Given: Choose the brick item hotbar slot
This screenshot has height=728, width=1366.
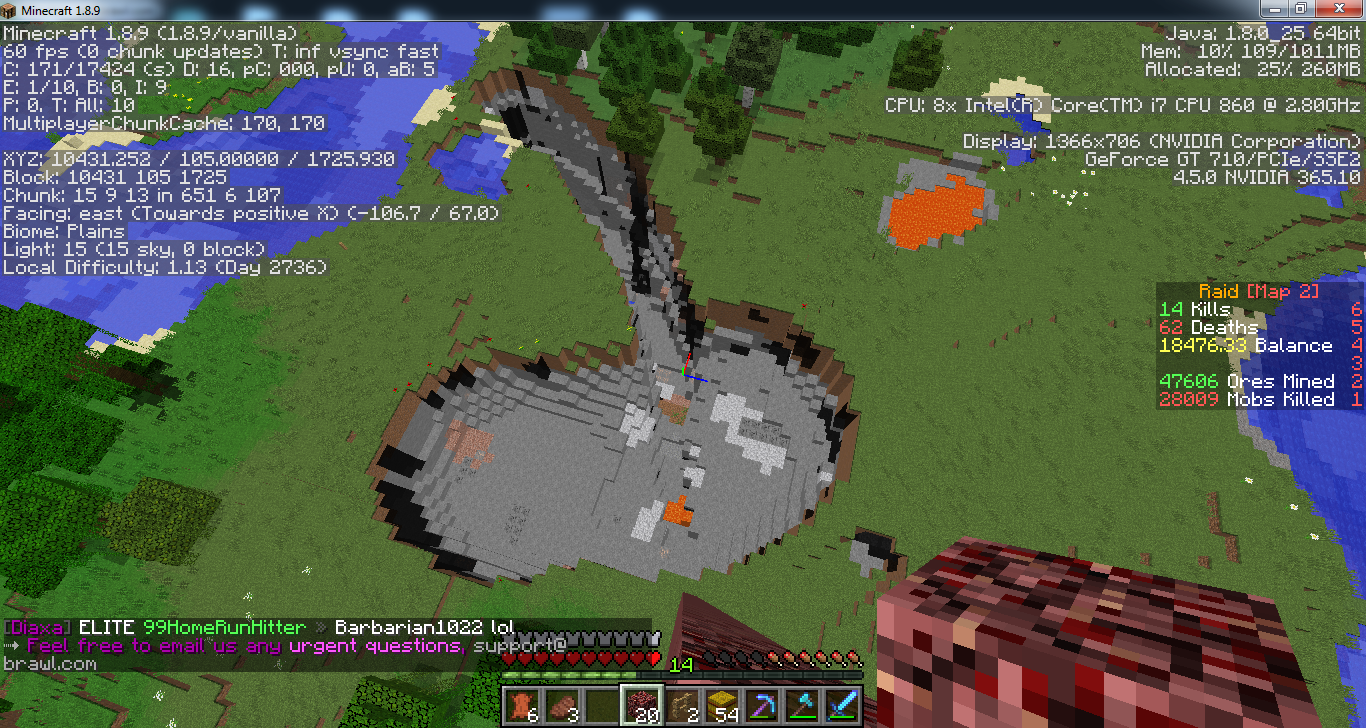Looking at the screenshot, I should coord(562,705).
